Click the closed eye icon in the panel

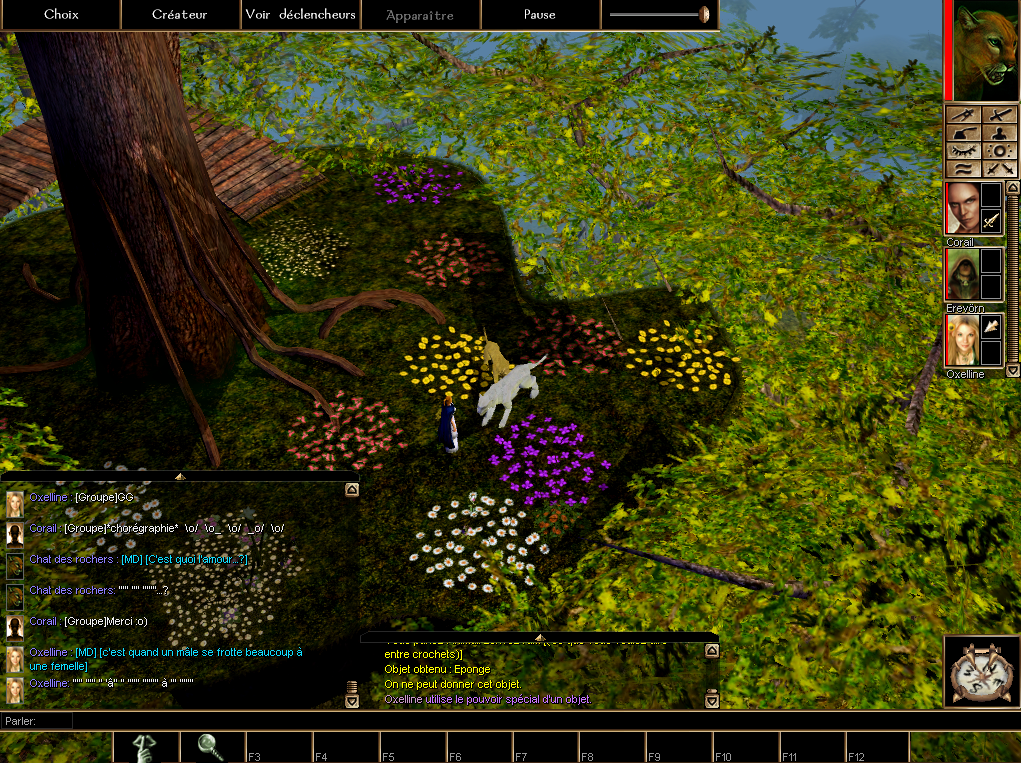pyautogui.click(x=963, y=150)
